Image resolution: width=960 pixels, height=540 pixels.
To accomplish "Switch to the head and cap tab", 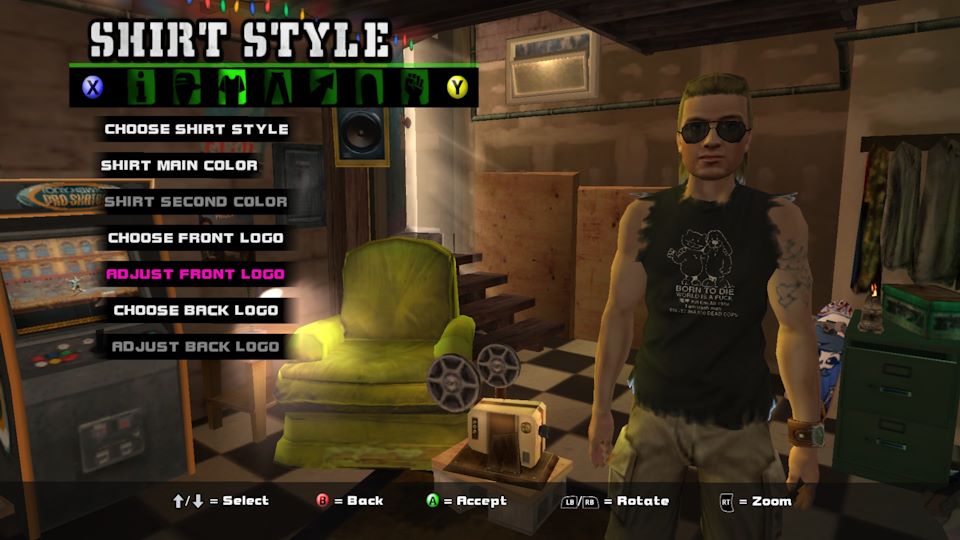I will 186,87.
